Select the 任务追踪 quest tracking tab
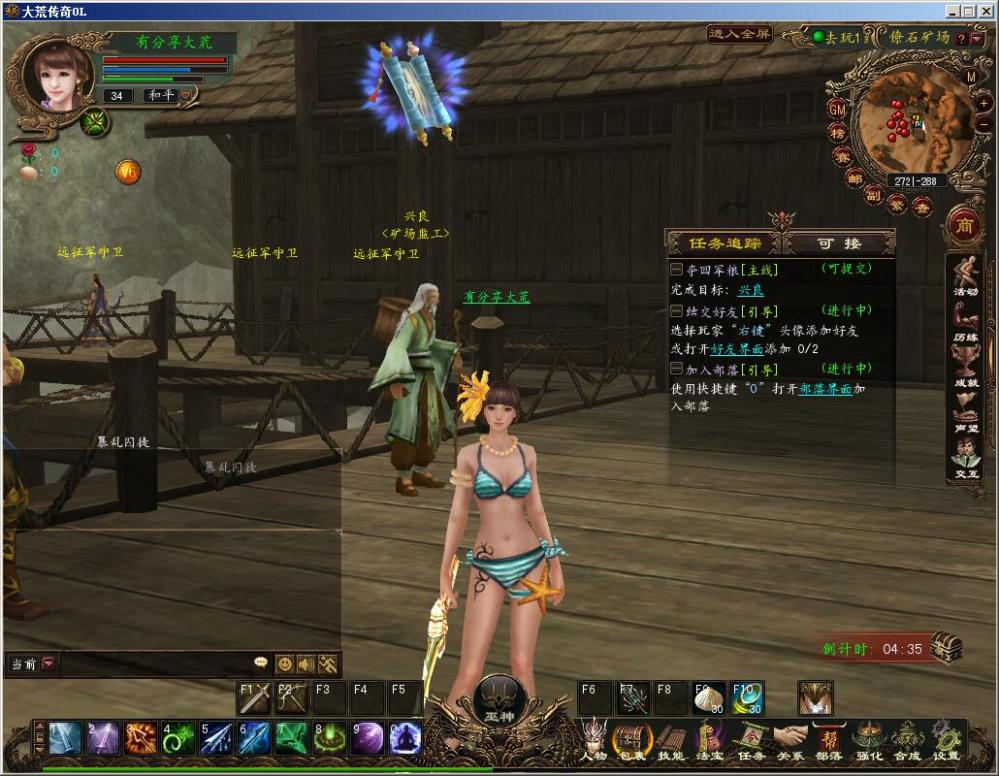The width and height of the screenshot is (999, 776). (x=726, y=243)
